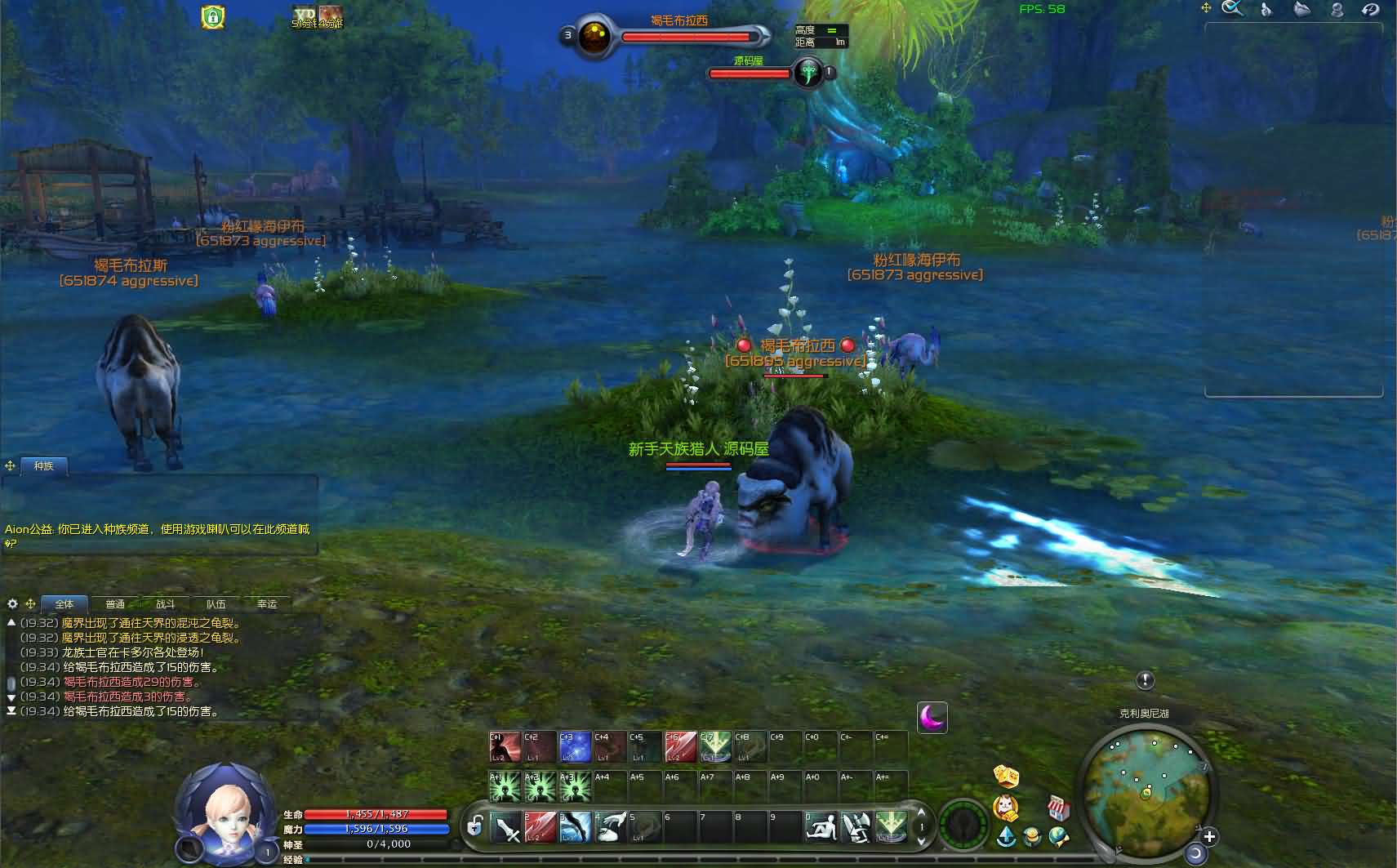Activate the blue star skill on C+3
This screenshot has width=1397, height=868.
(575, 746)
